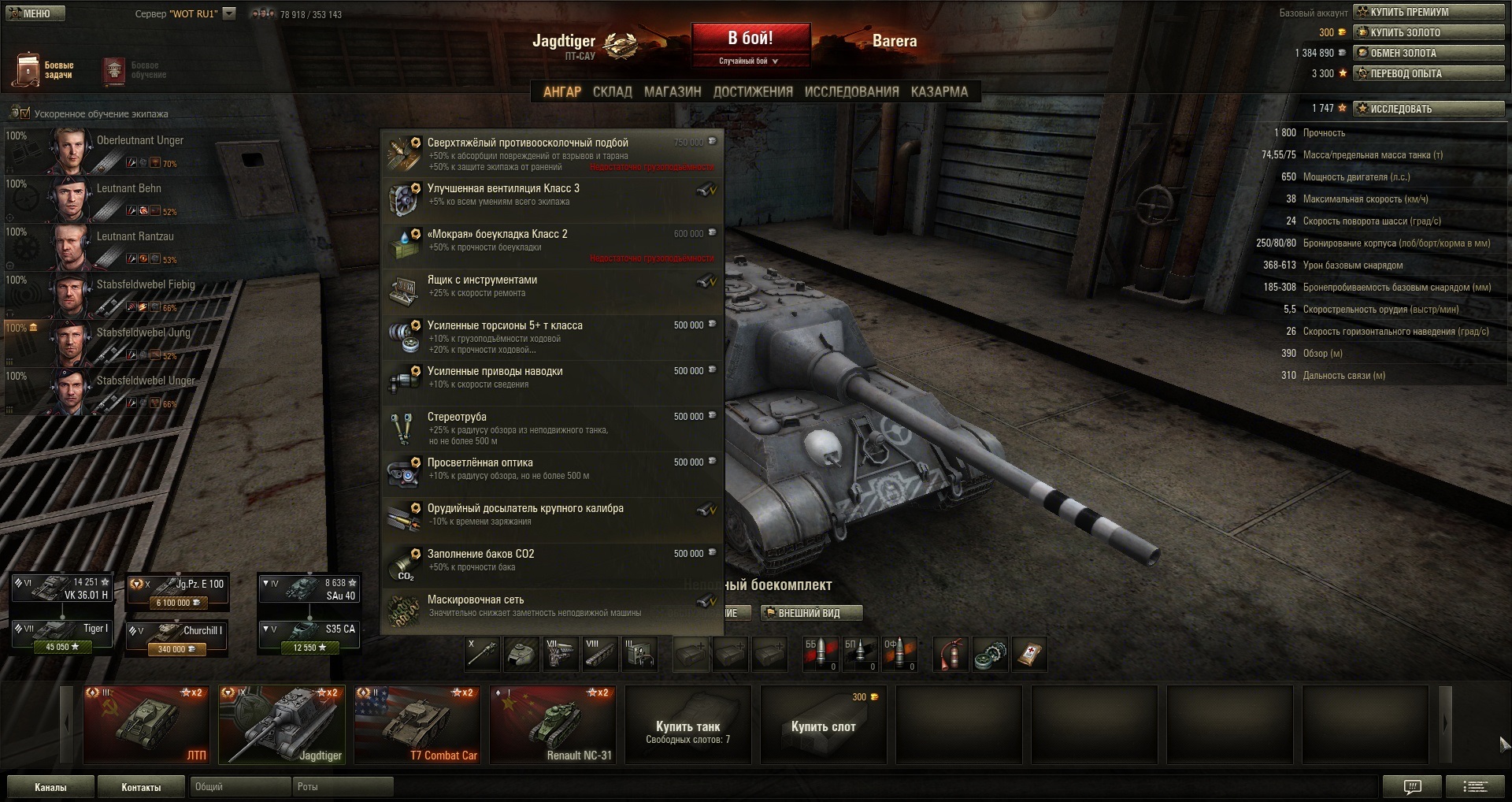1512x802 pixels.
Task: Select the T7 Combat Car tank tile
Action: pyautogui.click(x=417, y=725)
